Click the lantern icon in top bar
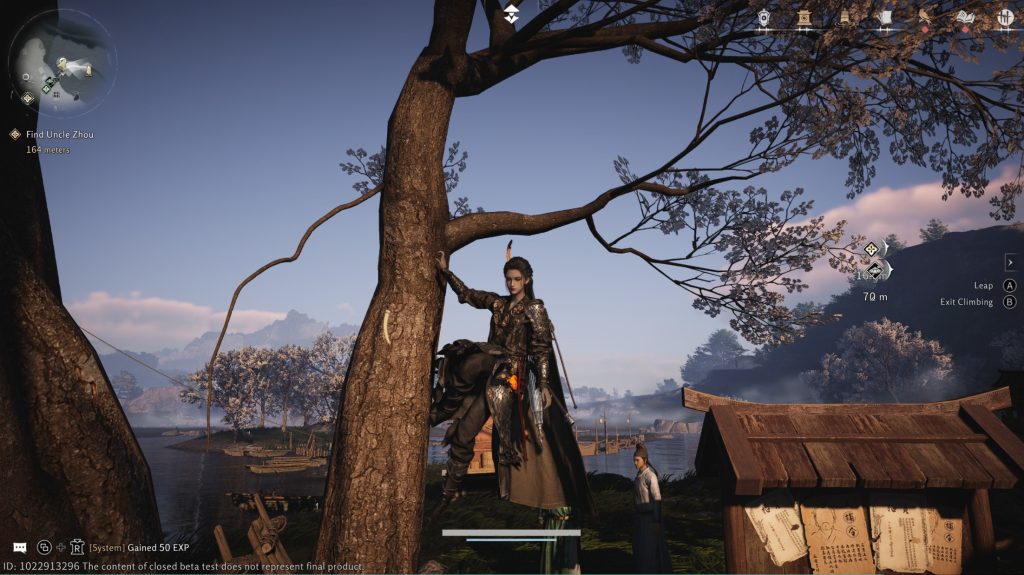Screen dimensions: 1024x575 [x=765, y=17]
